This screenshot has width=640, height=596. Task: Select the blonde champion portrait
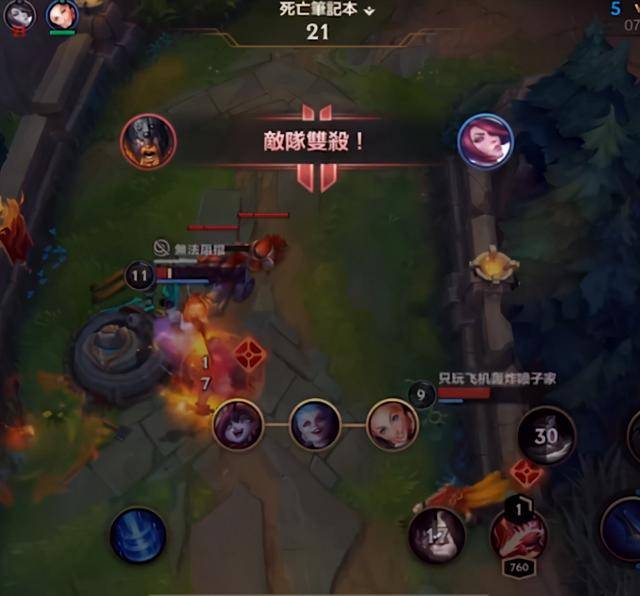tap(391, 424)
